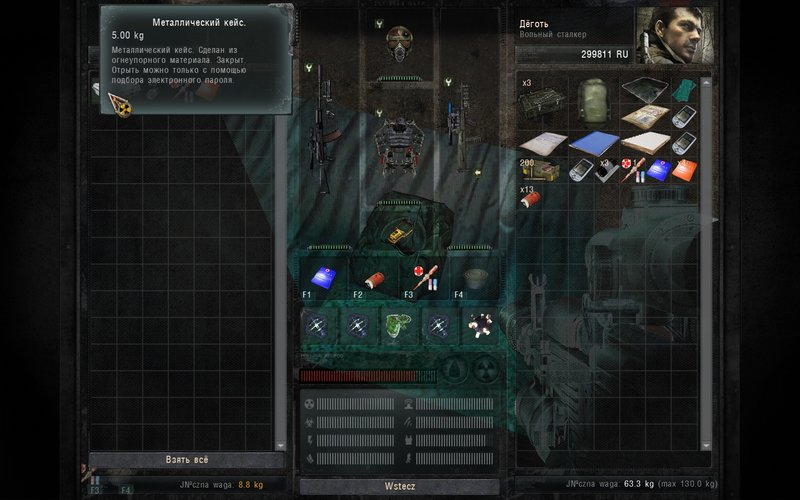Click the "Wstecz" back button
Viewport: 800px width, 500px height.
[x=399, y=485]
